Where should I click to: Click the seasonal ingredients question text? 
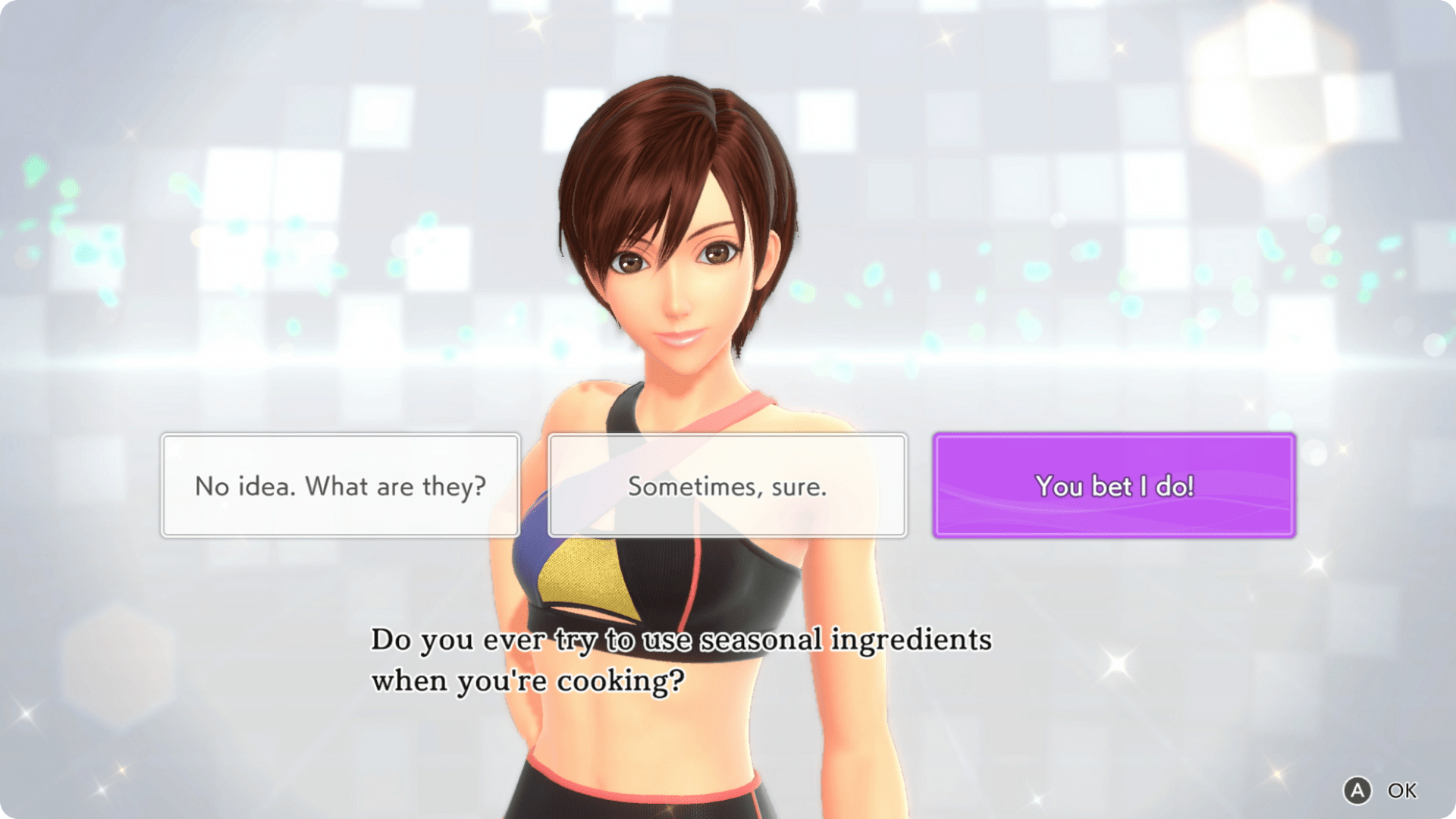click(680, 639)
